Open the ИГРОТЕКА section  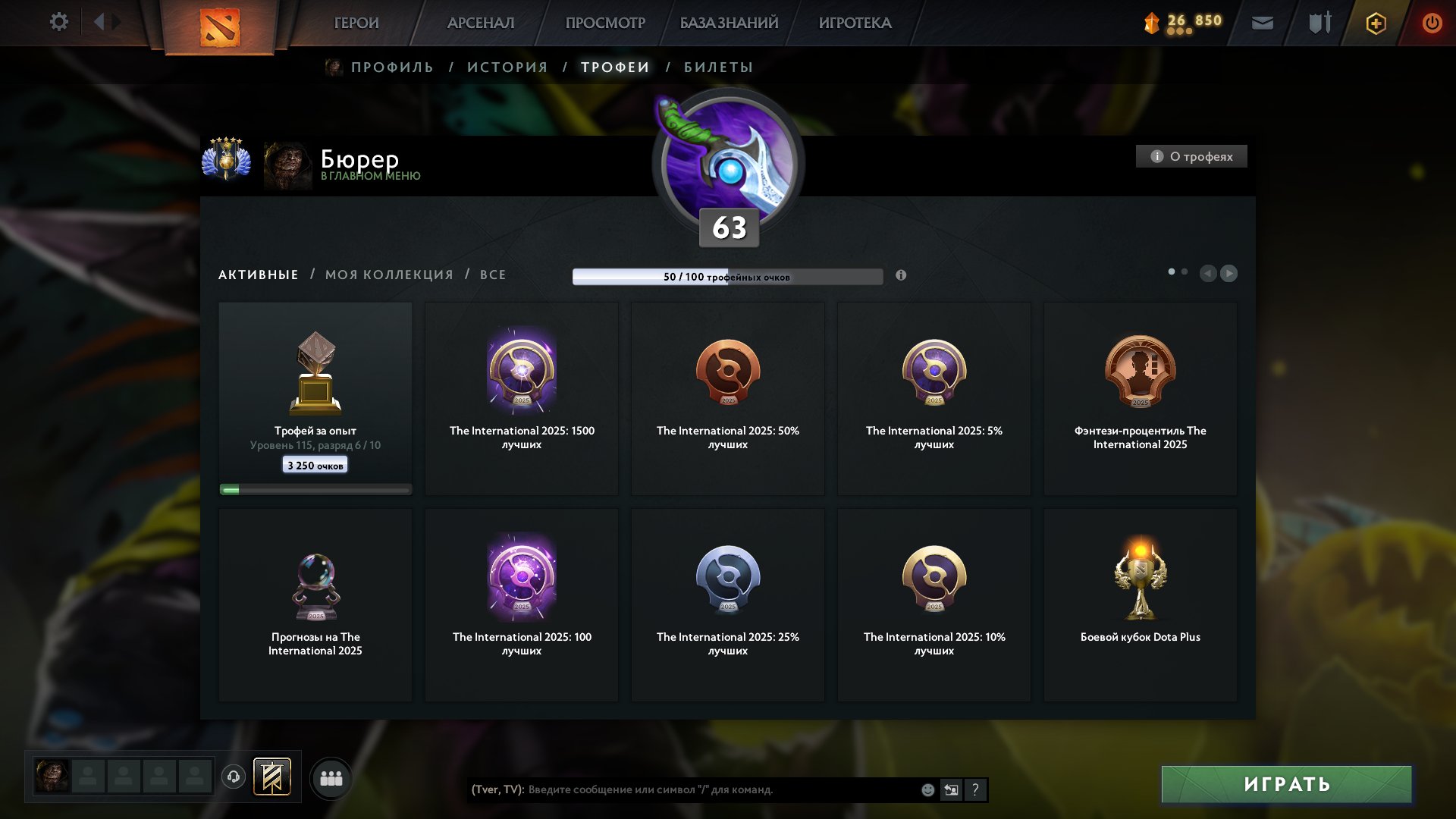(x=855, y=23)
